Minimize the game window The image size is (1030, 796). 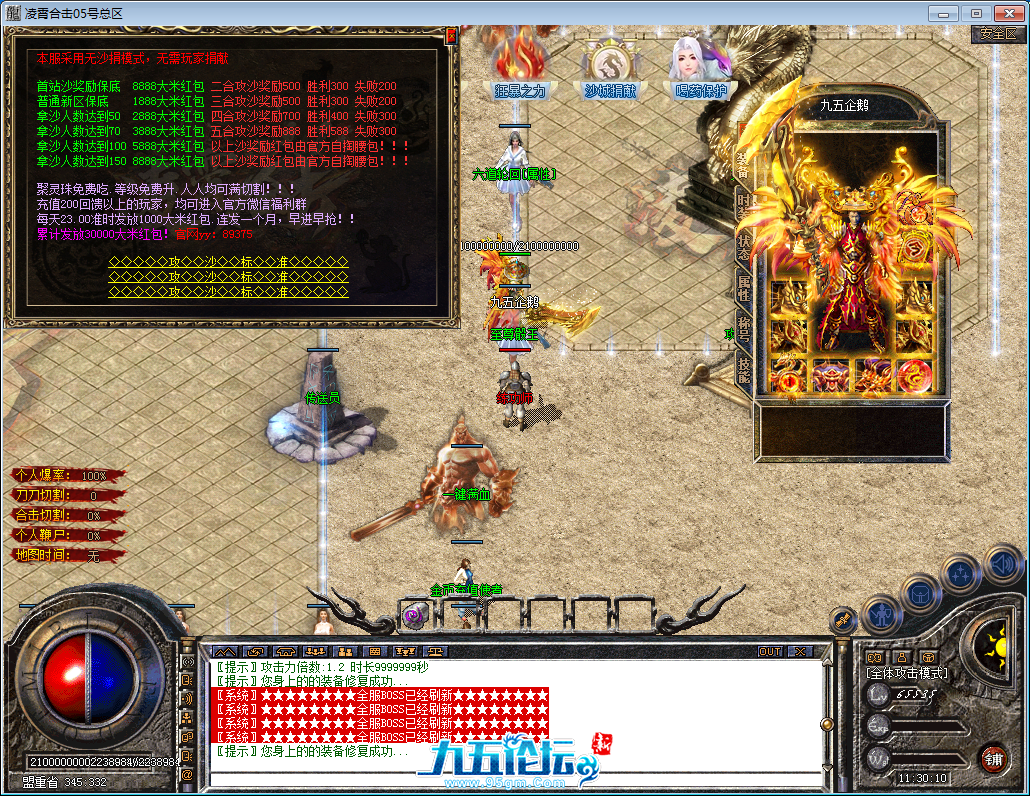[x=943, y=13]
